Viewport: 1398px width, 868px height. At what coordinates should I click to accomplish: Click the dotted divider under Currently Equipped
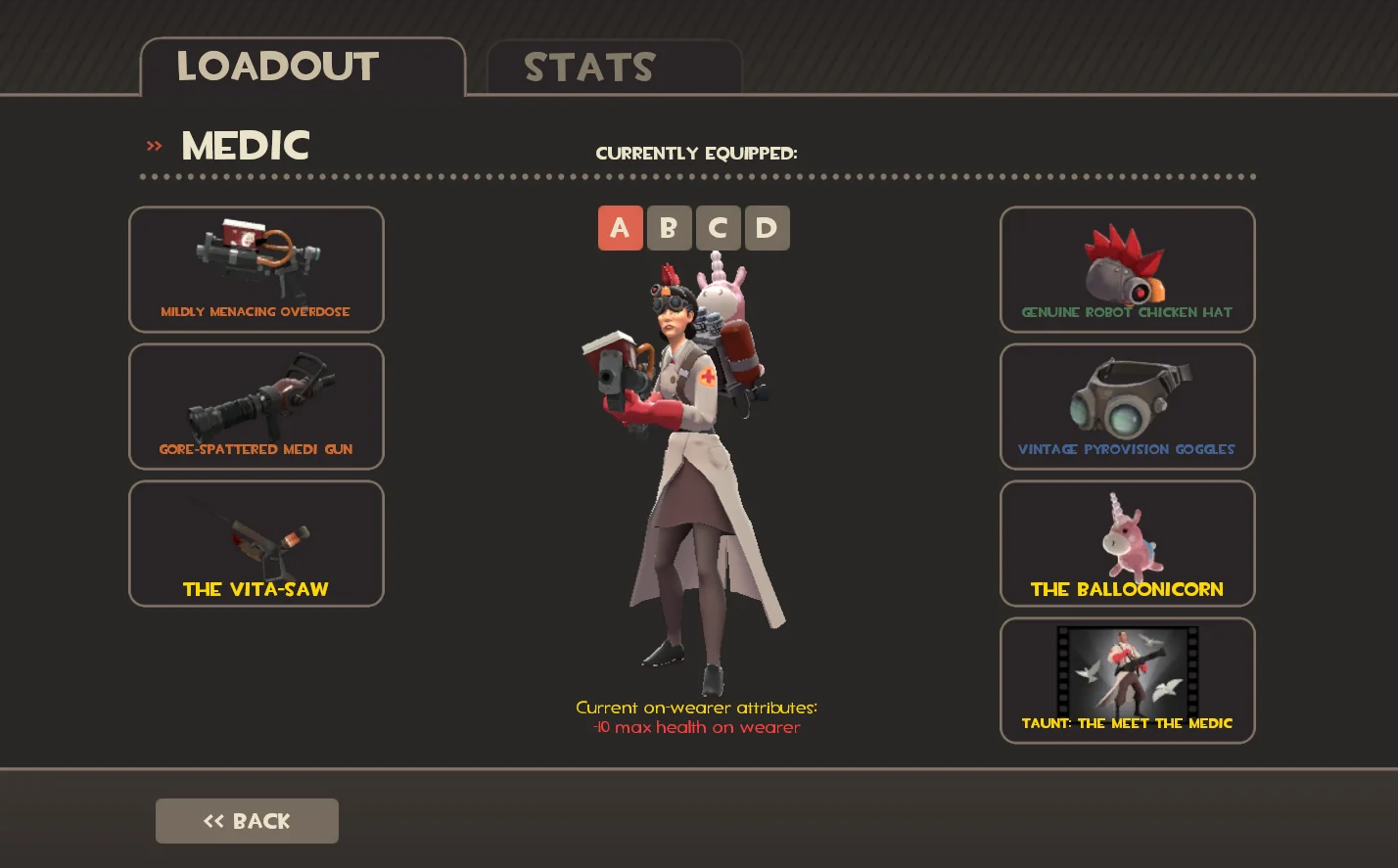pos(696,178)
